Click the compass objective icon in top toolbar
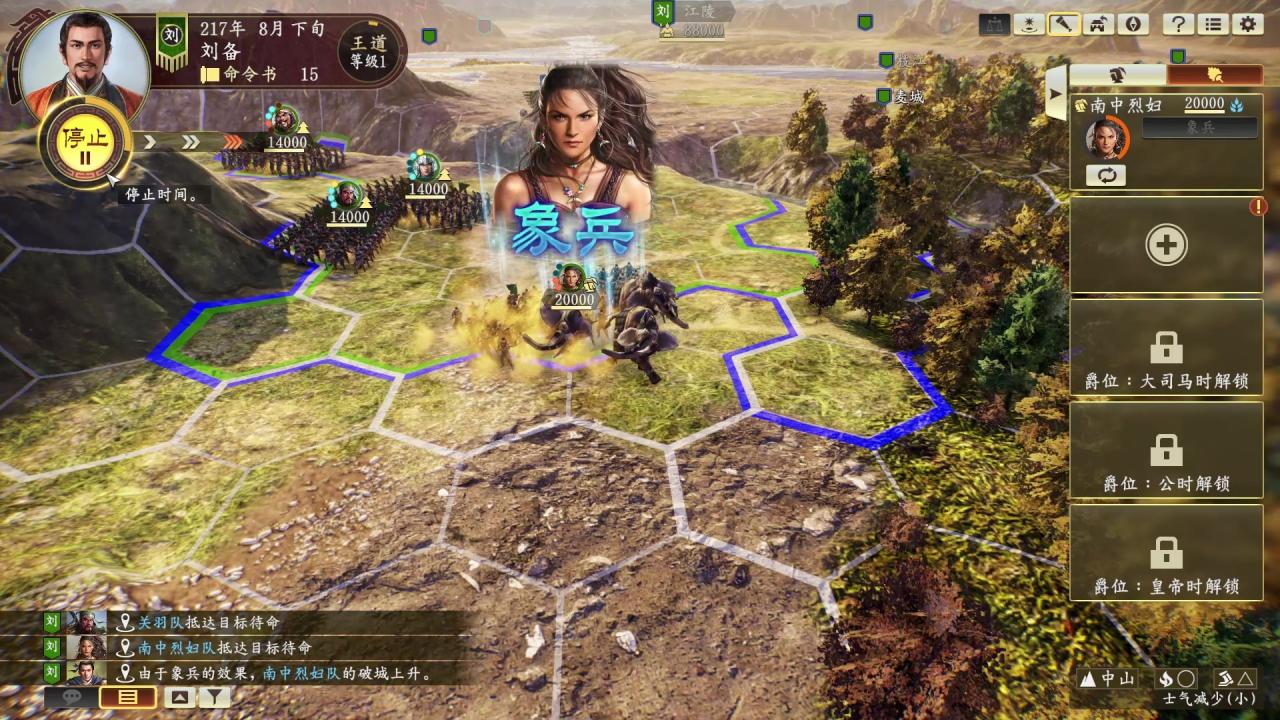Screen dimensions: 1280x720 coord(1133,24)
